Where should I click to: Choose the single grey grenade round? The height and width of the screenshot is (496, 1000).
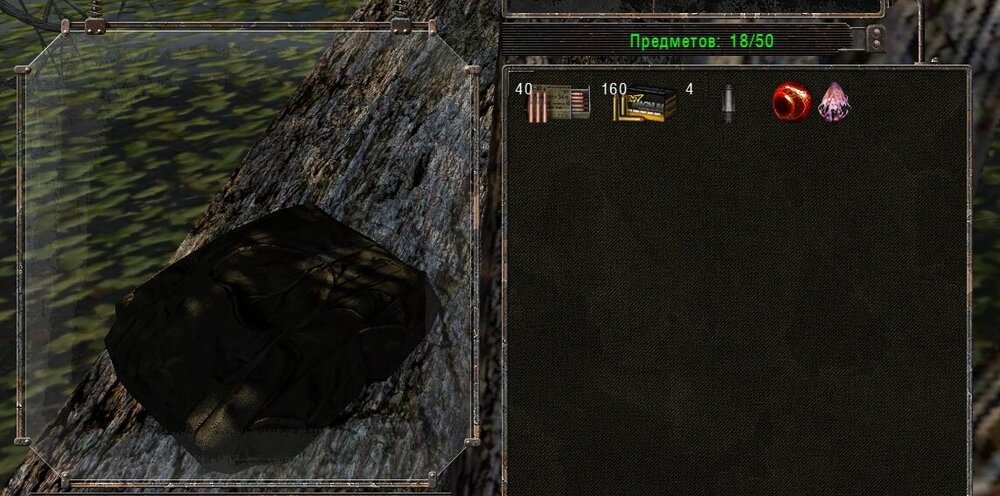pos(729,103)
